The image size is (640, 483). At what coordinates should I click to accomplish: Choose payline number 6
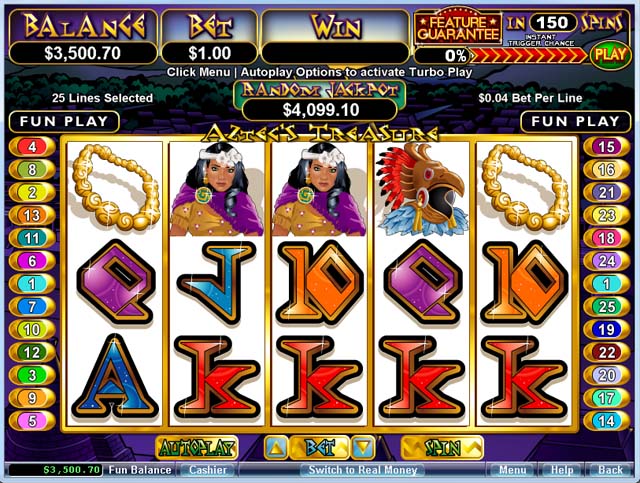[x=33, y=261]
